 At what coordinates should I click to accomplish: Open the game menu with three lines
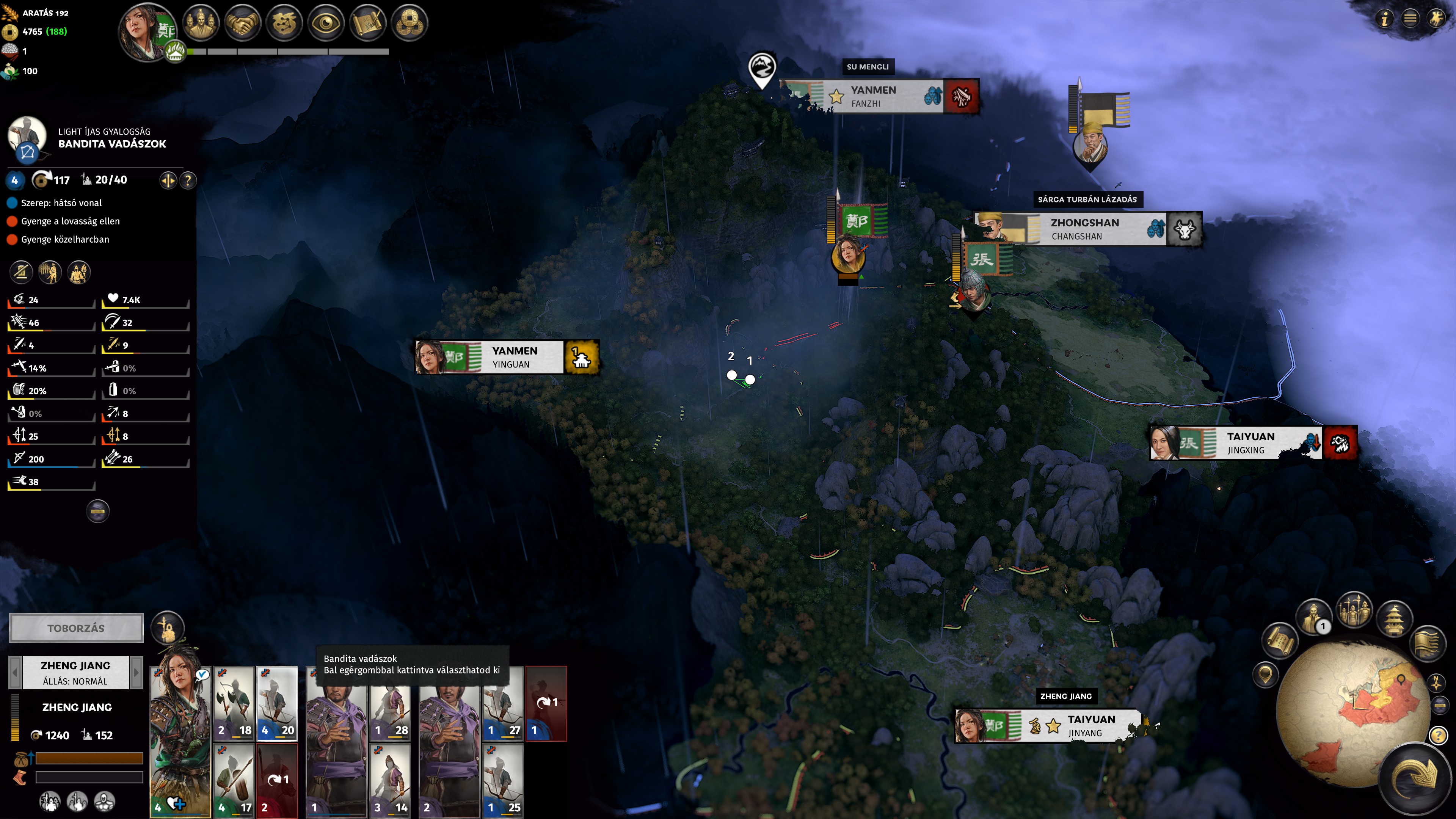[1411, 19]
